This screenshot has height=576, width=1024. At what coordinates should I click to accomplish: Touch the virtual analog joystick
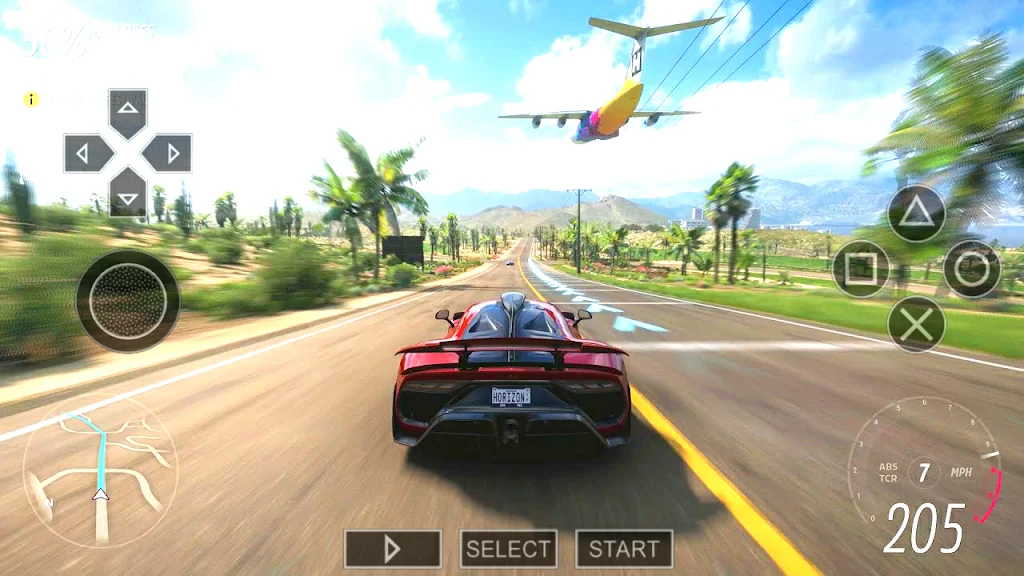click(128, 301)
